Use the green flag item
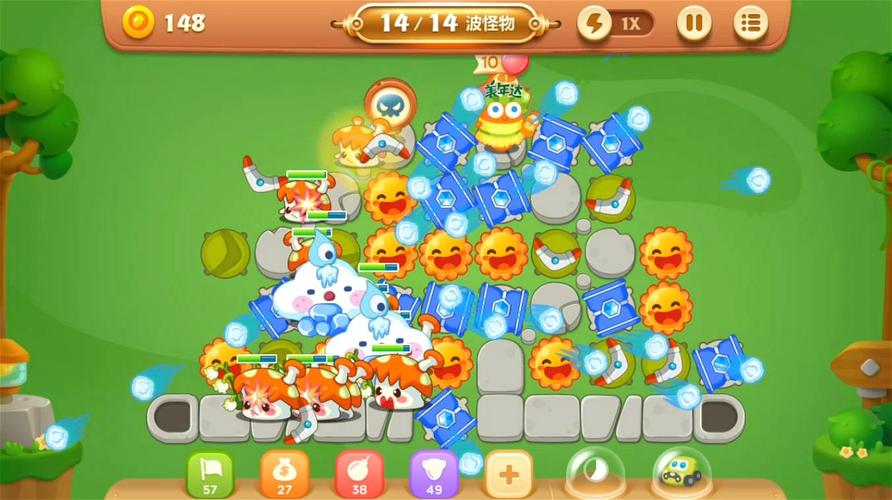This screenshot has width=892, height=500. [x=210, y=471]
